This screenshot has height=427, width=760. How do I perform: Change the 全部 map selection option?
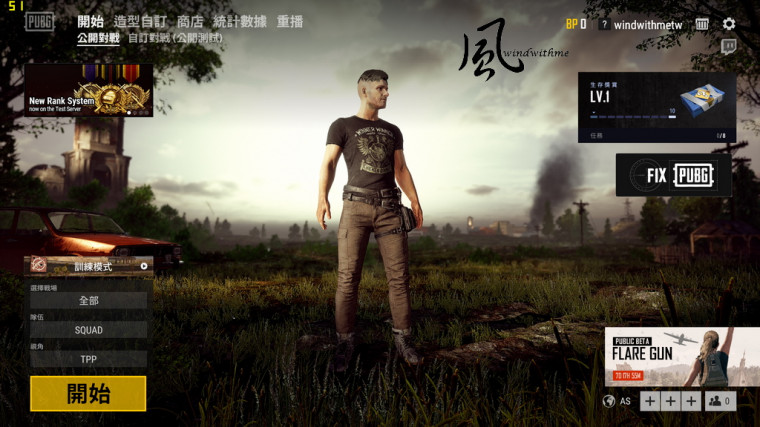click(x=89, y=300)
